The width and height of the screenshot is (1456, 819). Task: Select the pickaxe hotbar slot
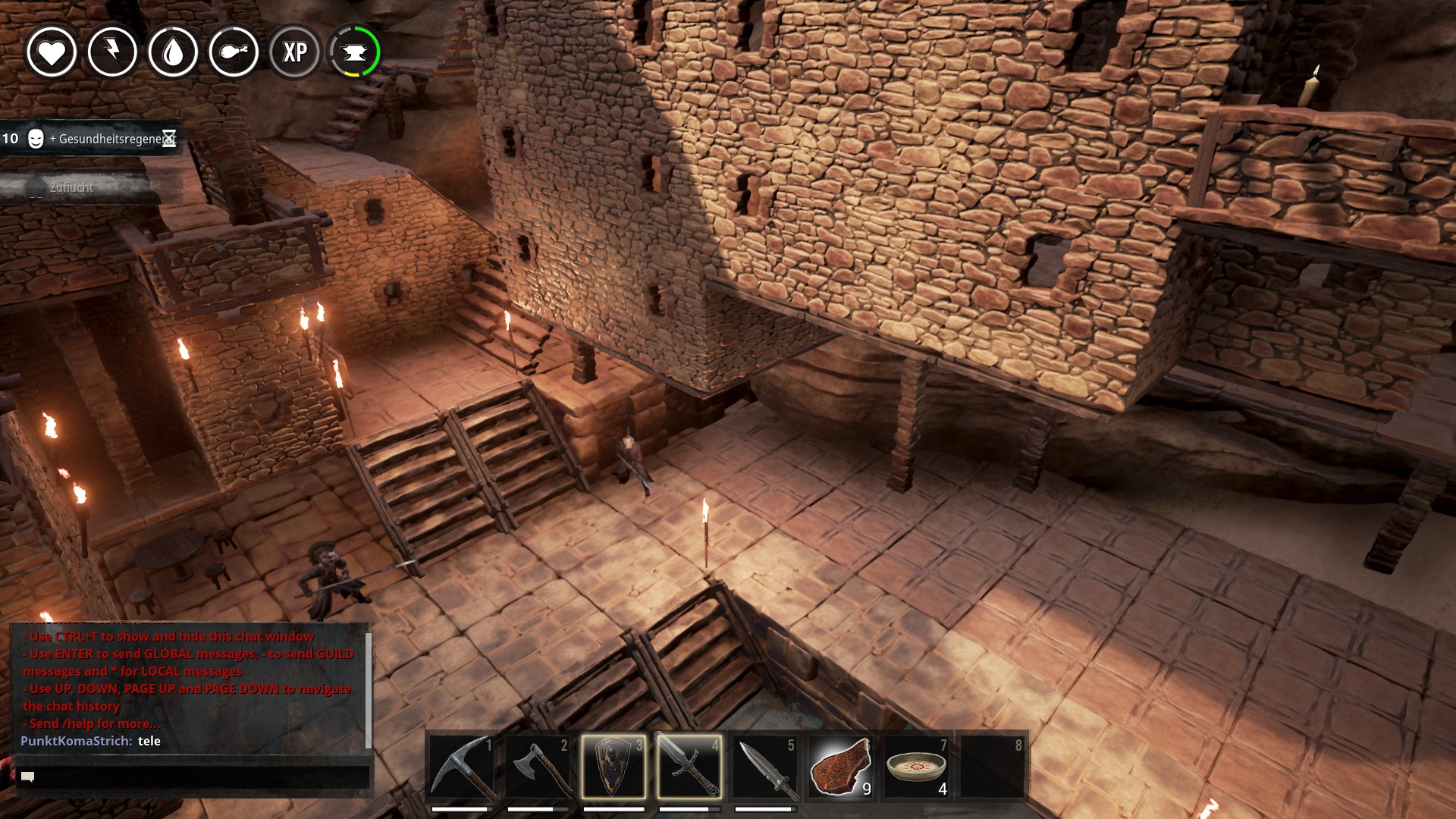coord(462,767)
